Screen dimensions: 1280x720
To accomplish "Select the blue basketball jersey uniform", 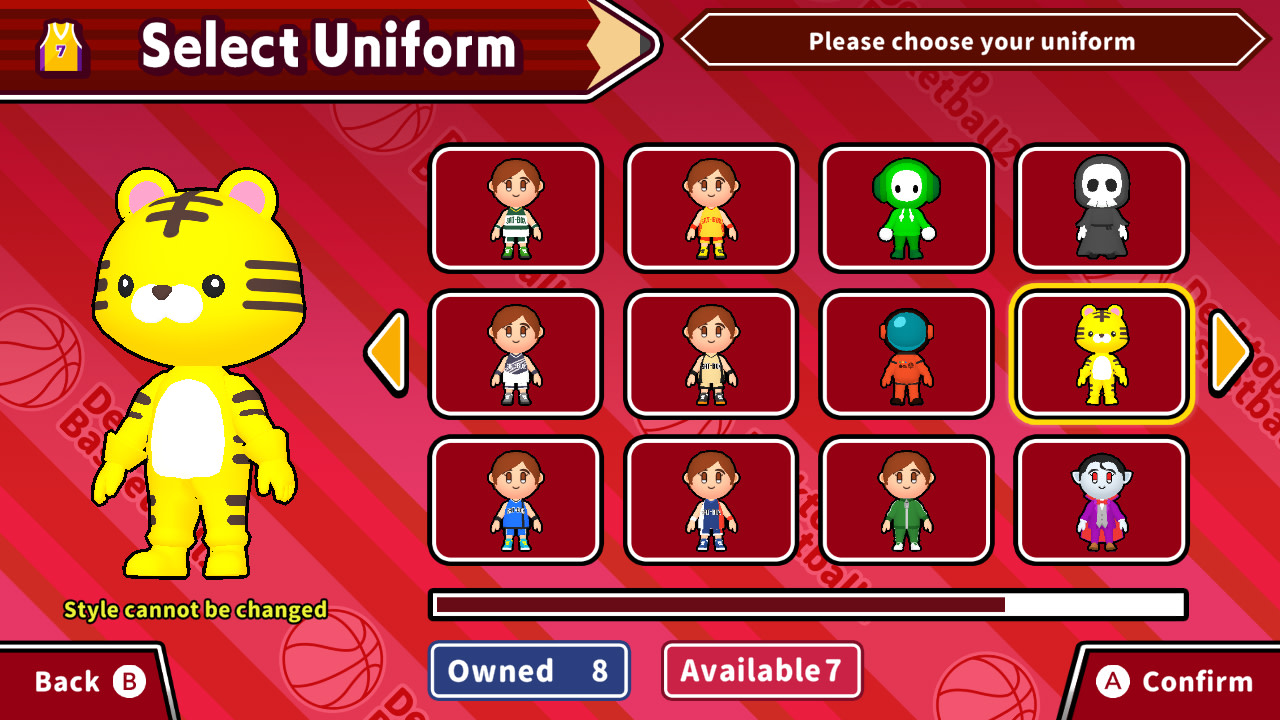I will tap(516, 500).
